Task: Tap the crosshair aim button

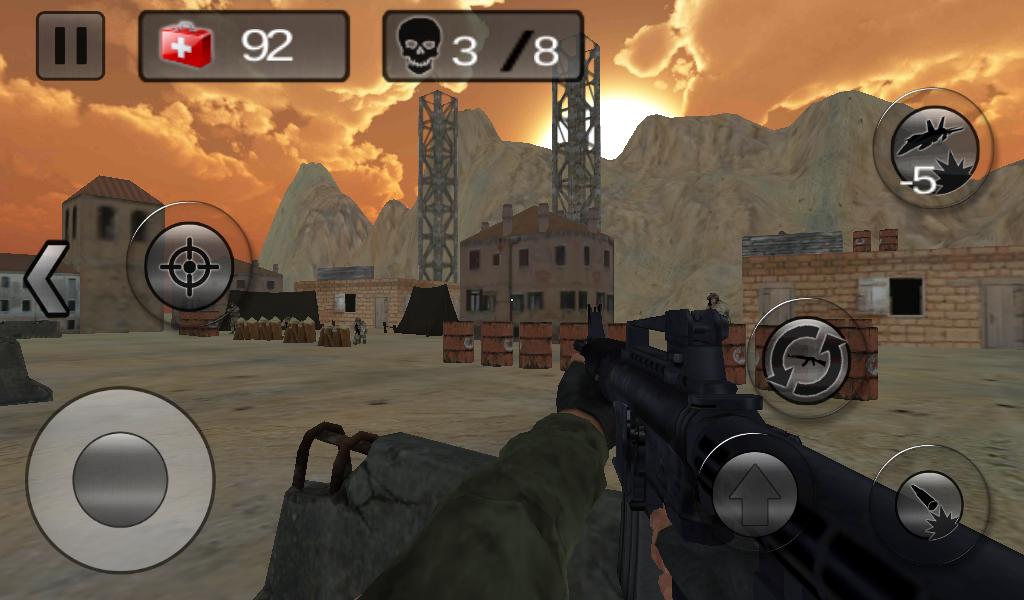Action: coord(188,267)
